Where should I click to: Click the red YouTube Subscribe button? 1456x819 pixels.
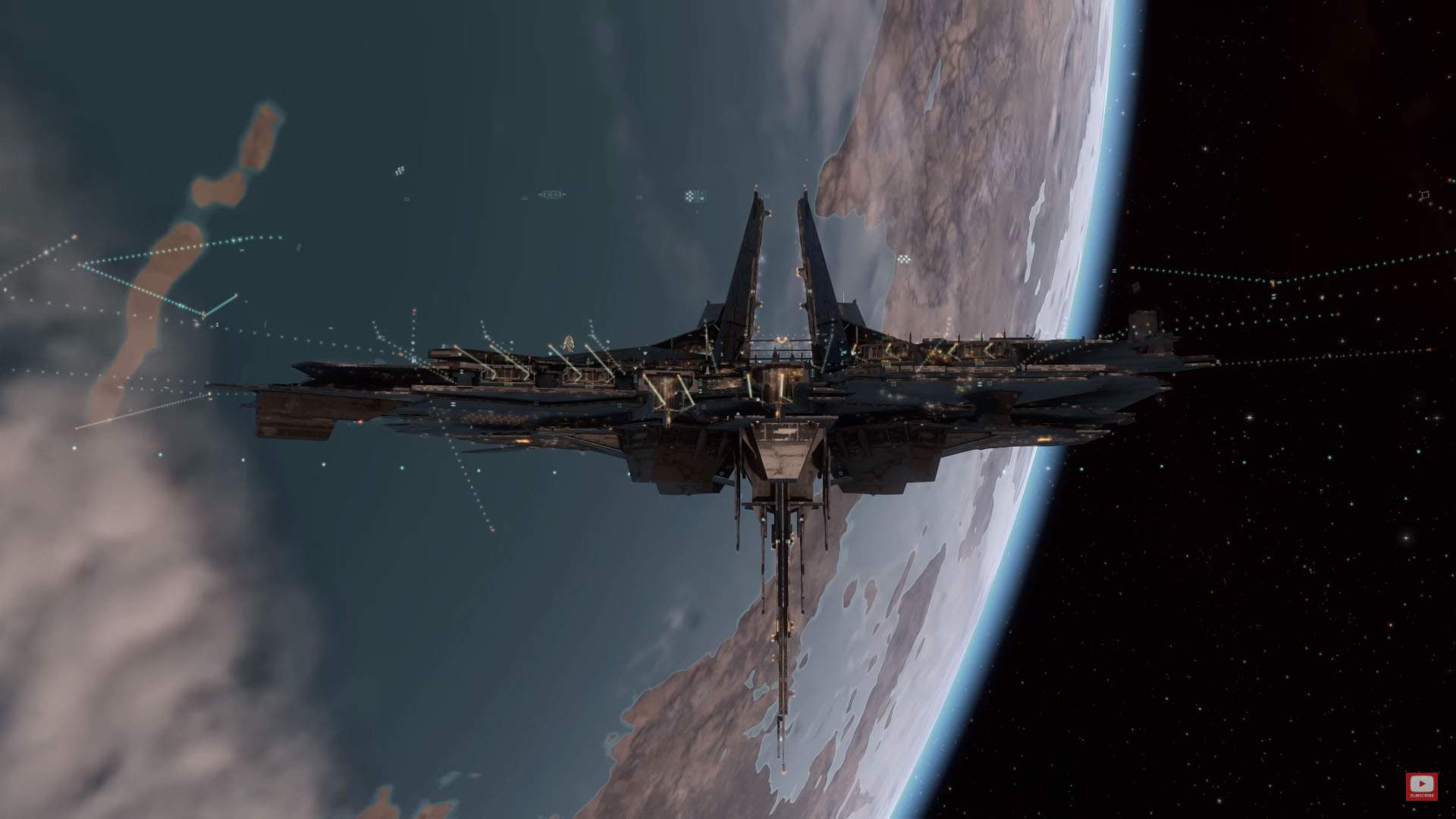tap(1421, 786)
